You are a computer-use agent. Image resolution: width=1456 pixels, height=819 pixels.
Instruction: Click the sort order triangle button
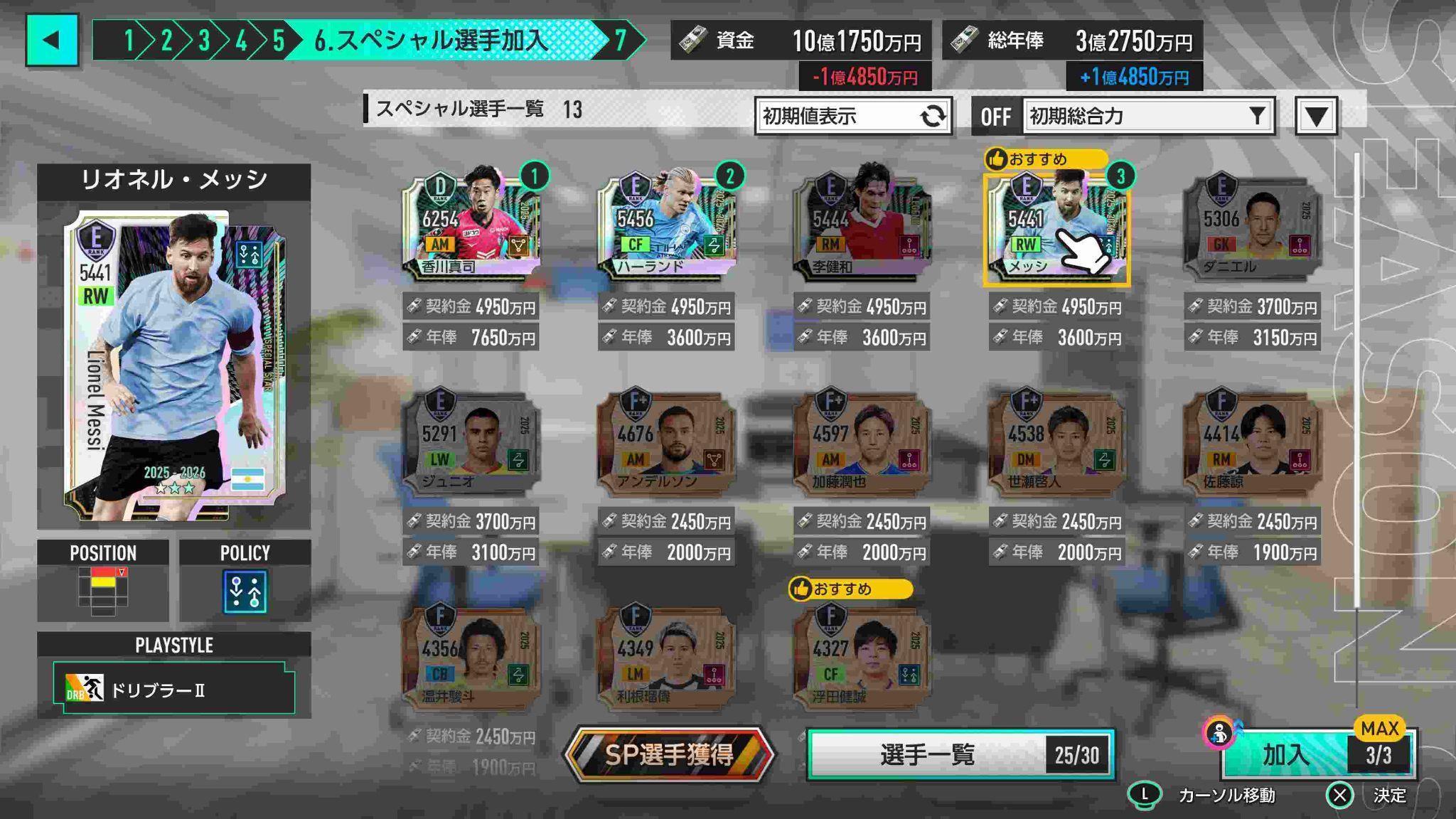pos(1316,116)
